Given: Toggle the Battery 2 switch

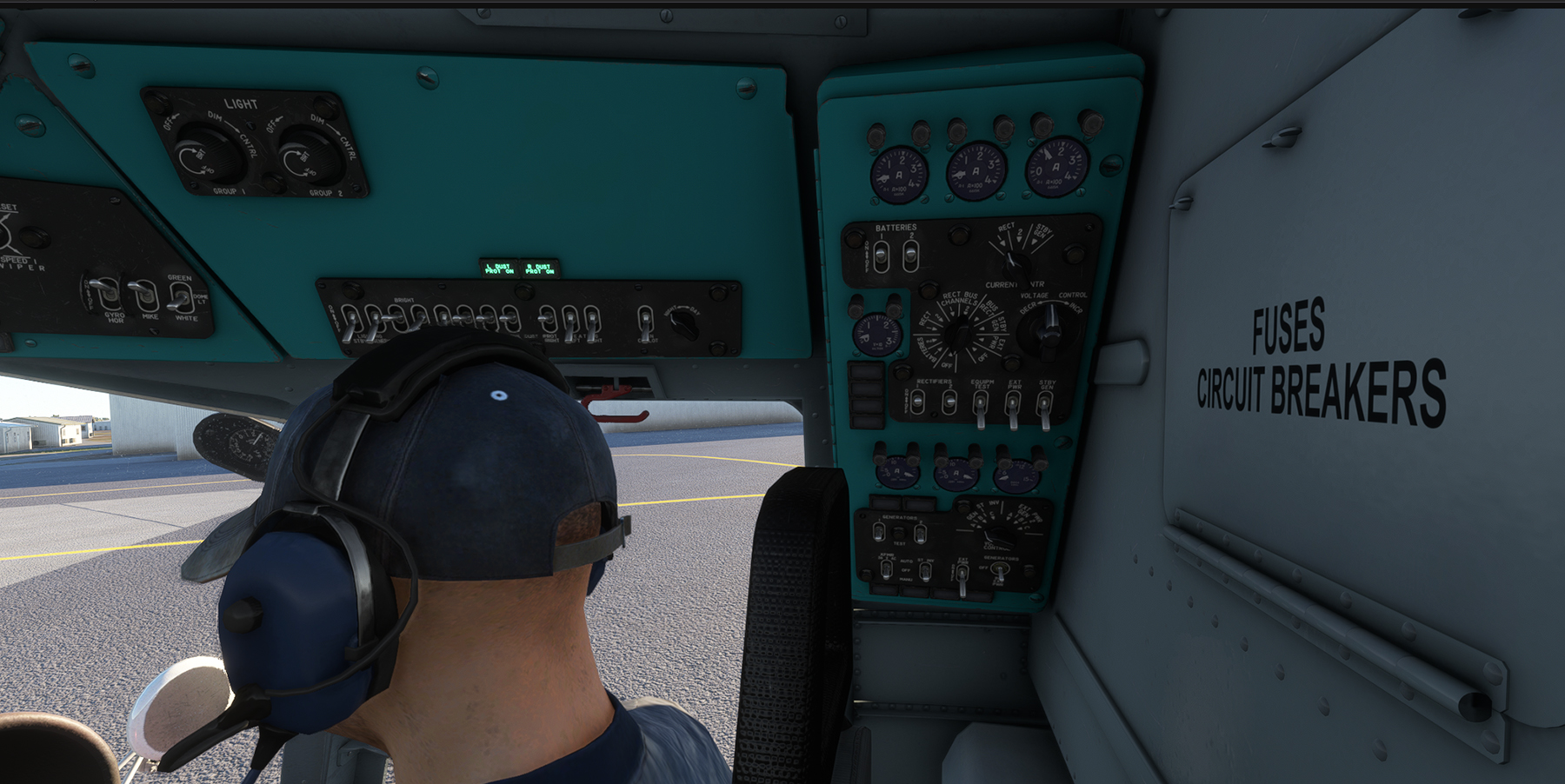Looking at the screenshot, I should (910, 255).
